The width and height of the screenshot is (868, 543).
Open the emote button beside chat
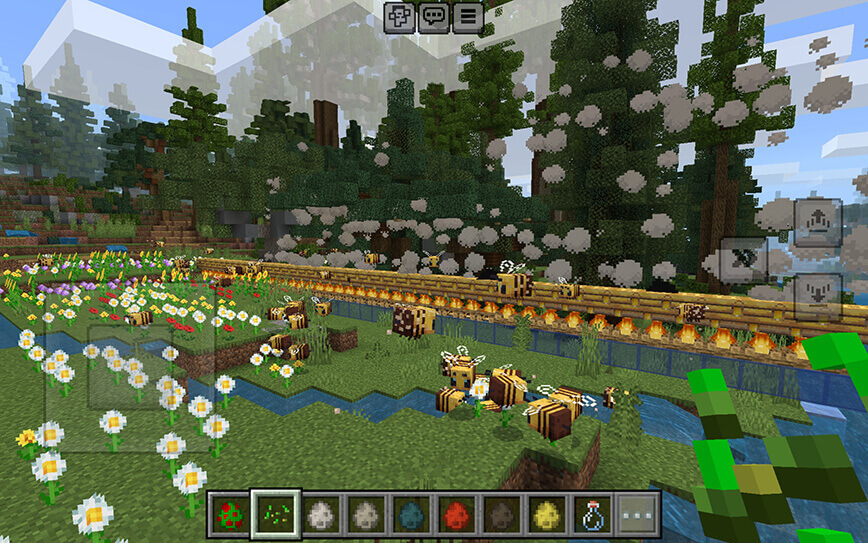pyautogui.click(x=400, y=17)
